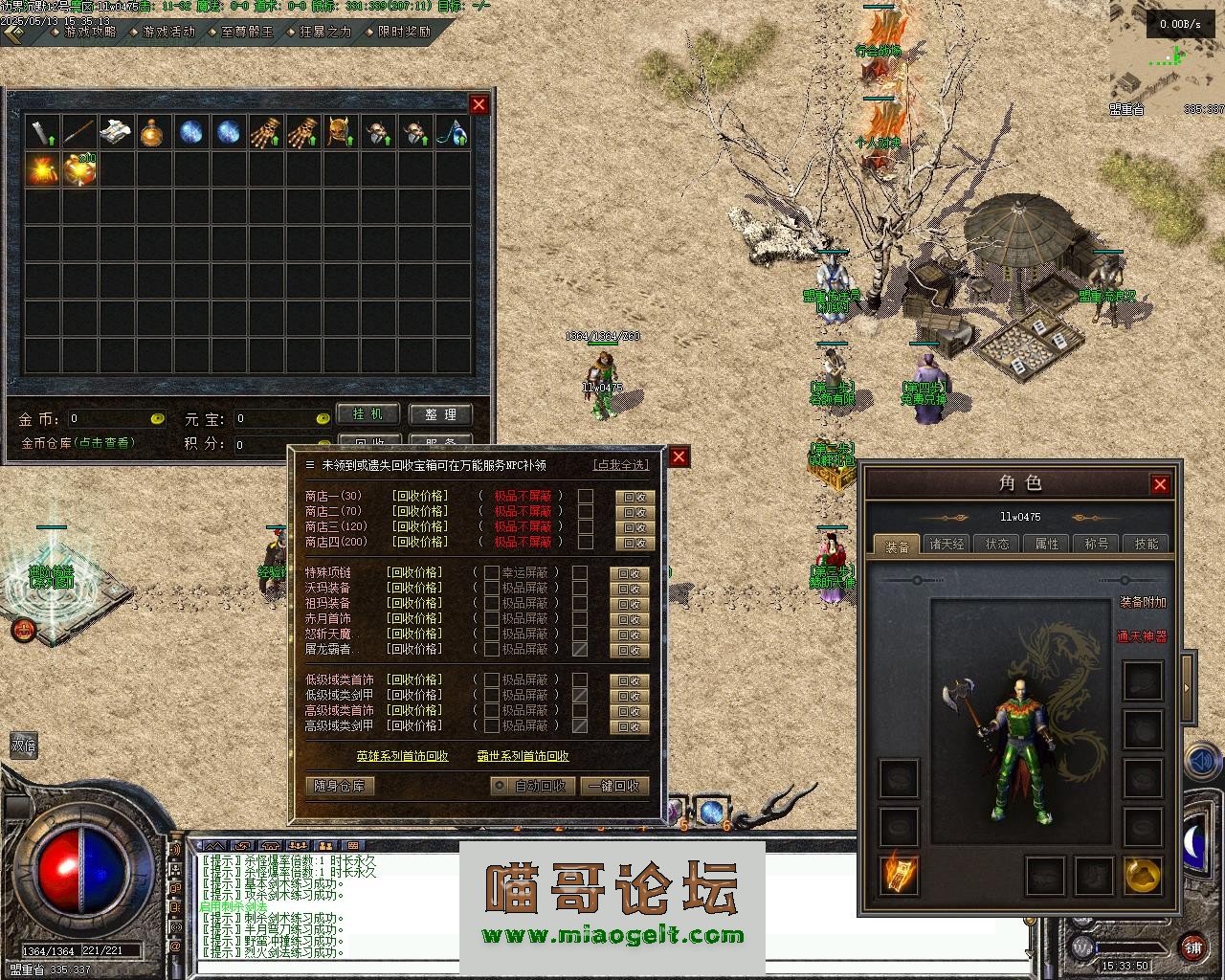1225x980 pixels.
Task: Activate the 挂机 auto-play button
Action: pos(367,414)
